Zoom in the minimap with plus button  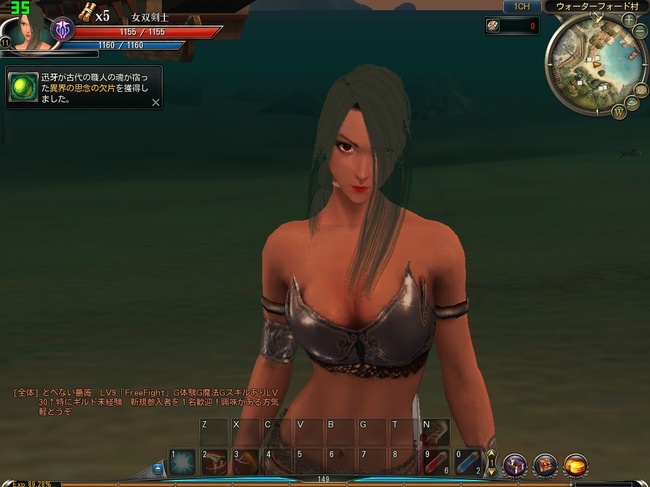(x=629, y=19)
